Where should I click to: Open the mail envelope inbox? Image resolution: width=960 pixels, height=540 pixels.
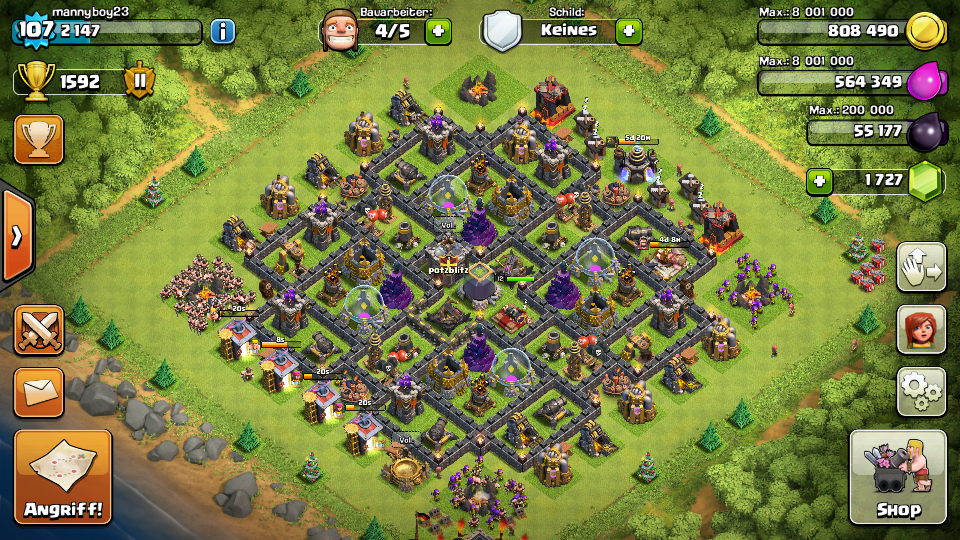click(x=39, y=392)
